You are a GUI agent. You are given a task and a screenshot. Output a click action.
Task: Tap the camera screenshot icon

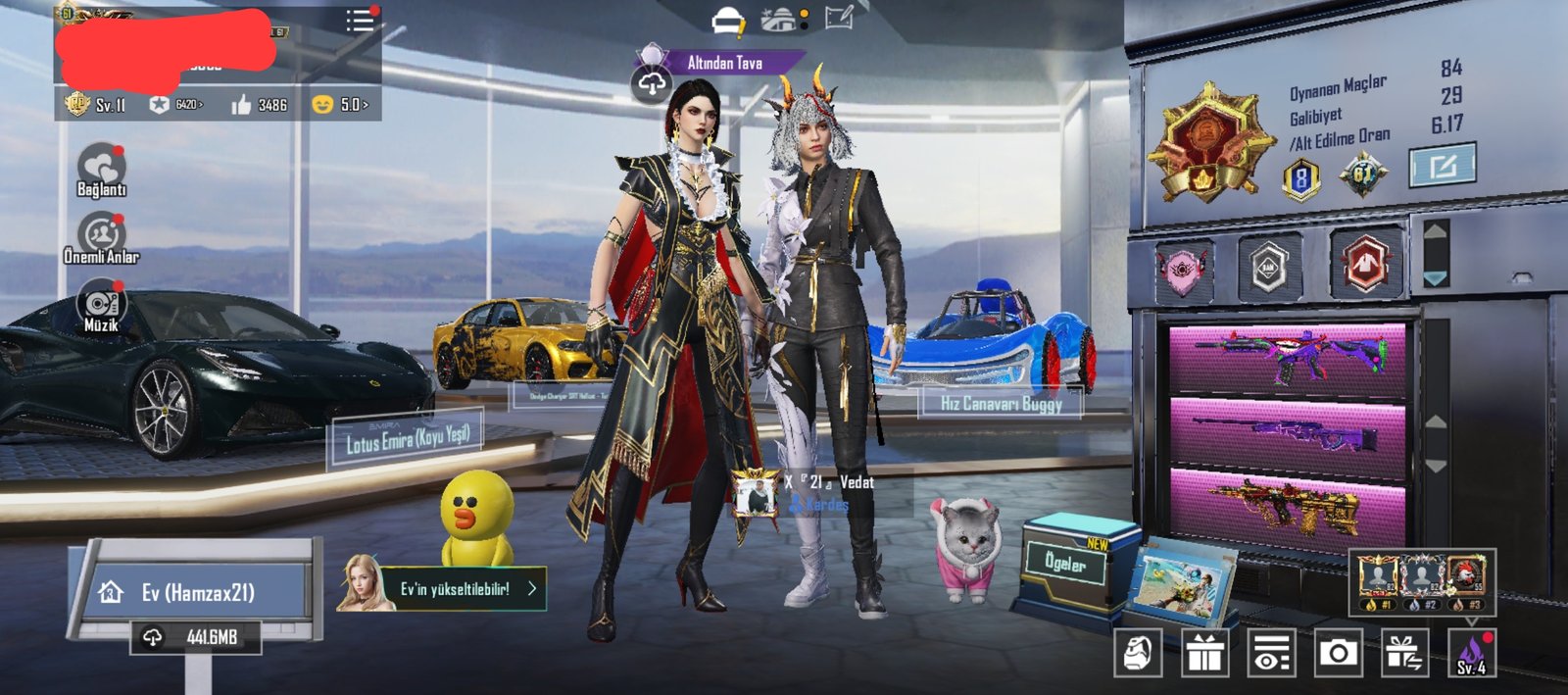pos(1338,653)
